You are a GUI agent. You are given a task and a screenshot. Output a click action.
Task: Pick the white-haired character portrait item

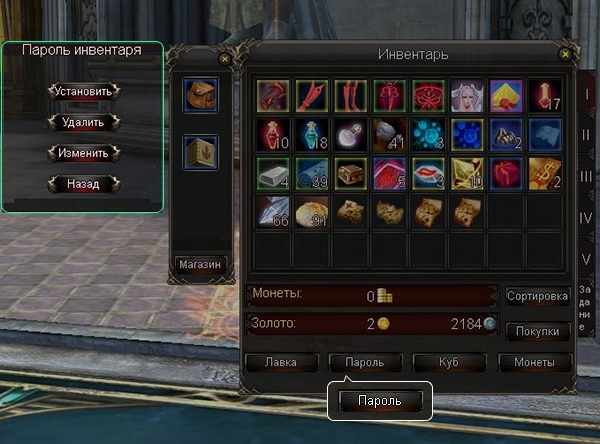click(x=467, y=96)
